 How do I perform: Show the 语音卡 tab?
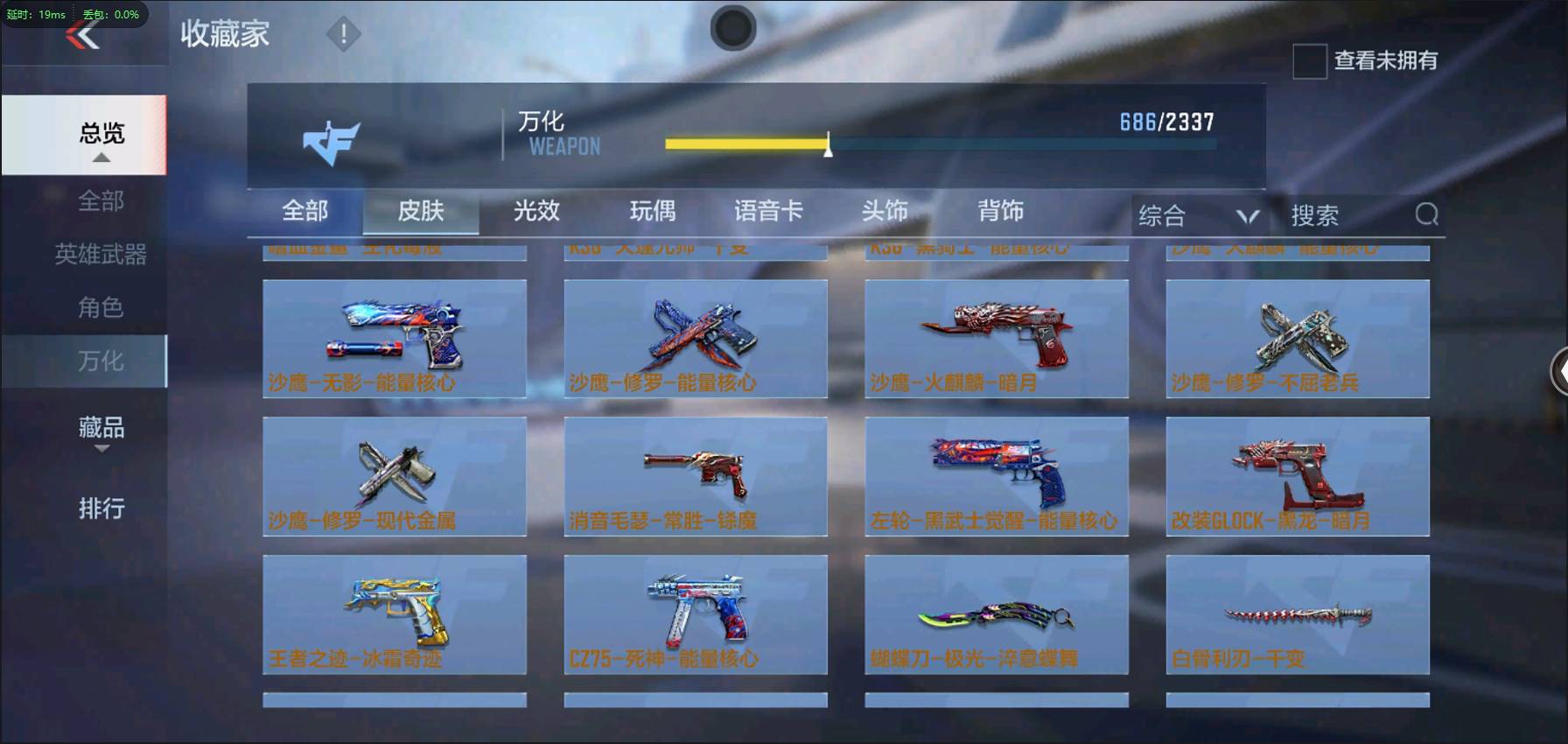coord(768,211)
